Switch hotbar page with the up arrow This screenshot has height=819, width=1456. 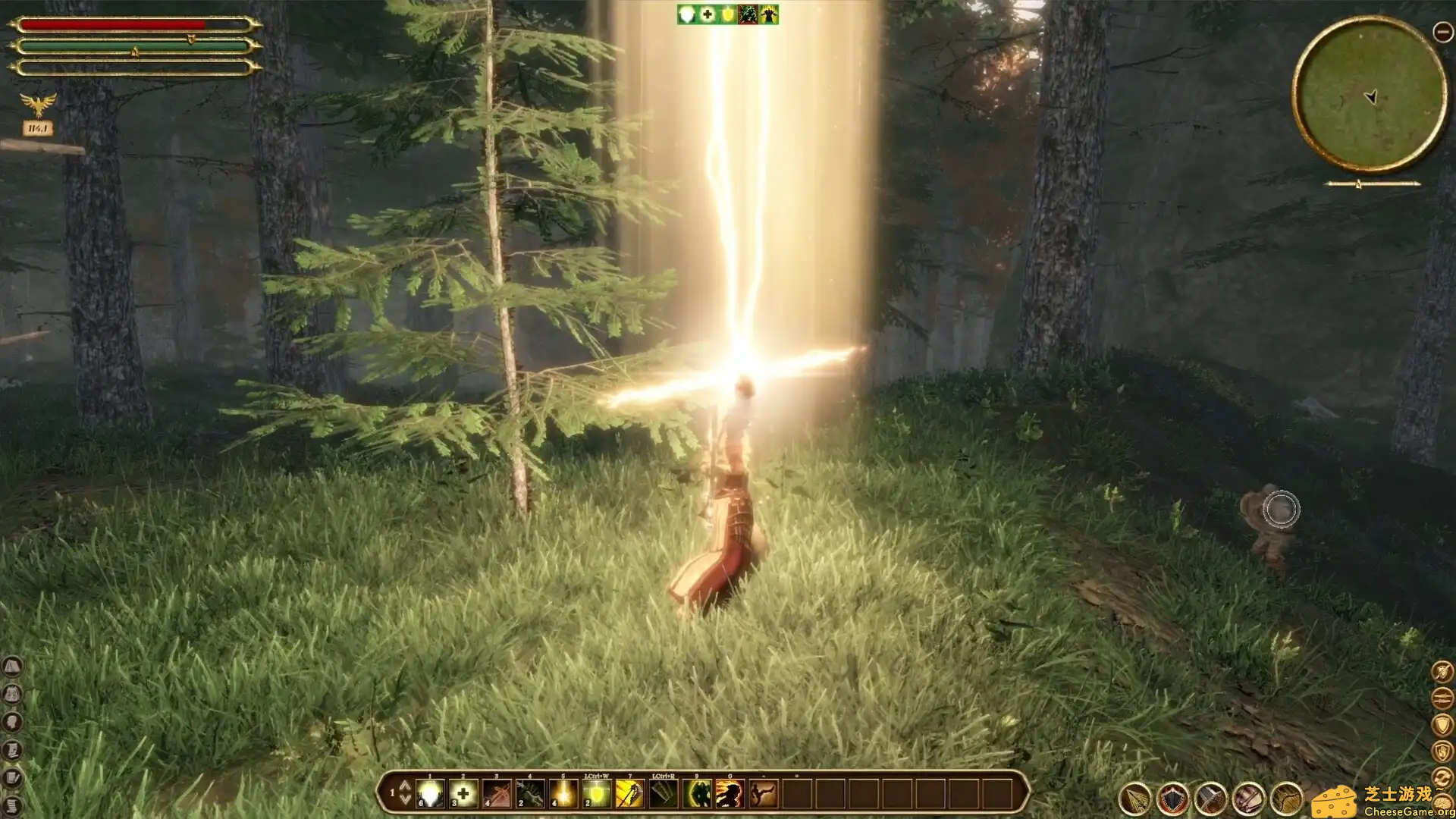click(x=405, y=786)
